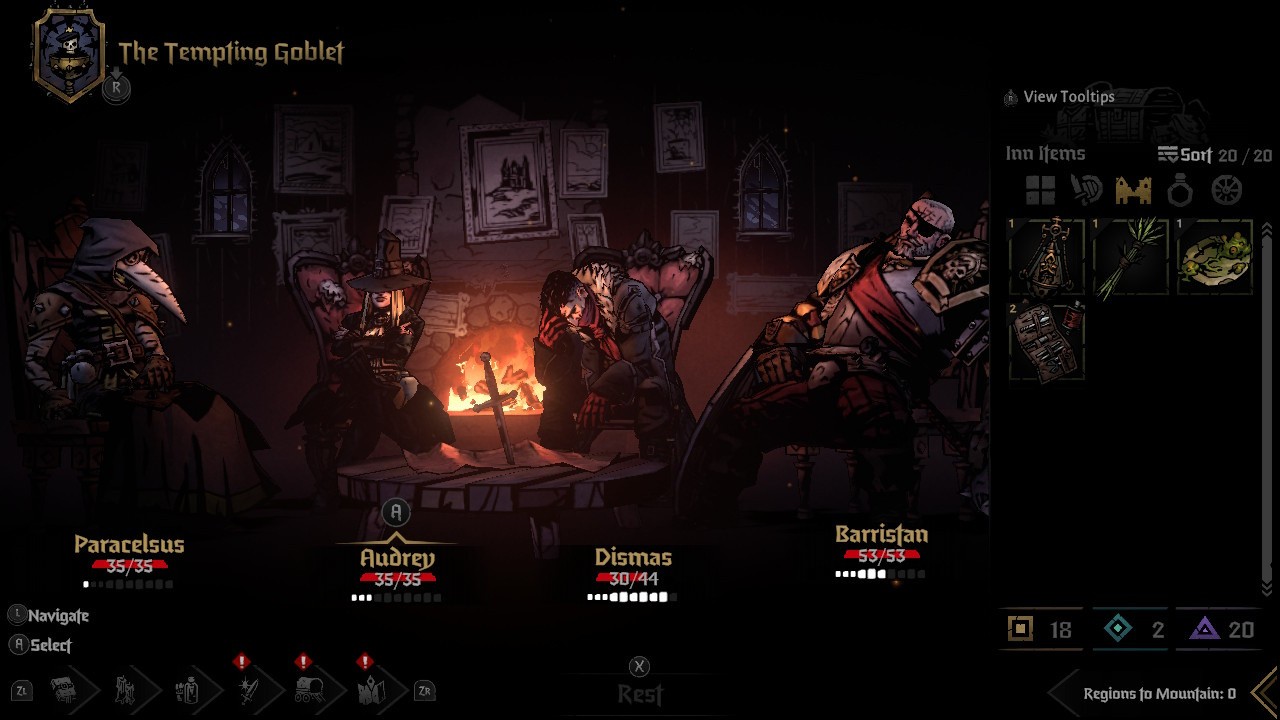The width and height of the screenshot is (1280, 720).
Task: Select the surgical tool kit item
Action: [x=1047, y=341]
